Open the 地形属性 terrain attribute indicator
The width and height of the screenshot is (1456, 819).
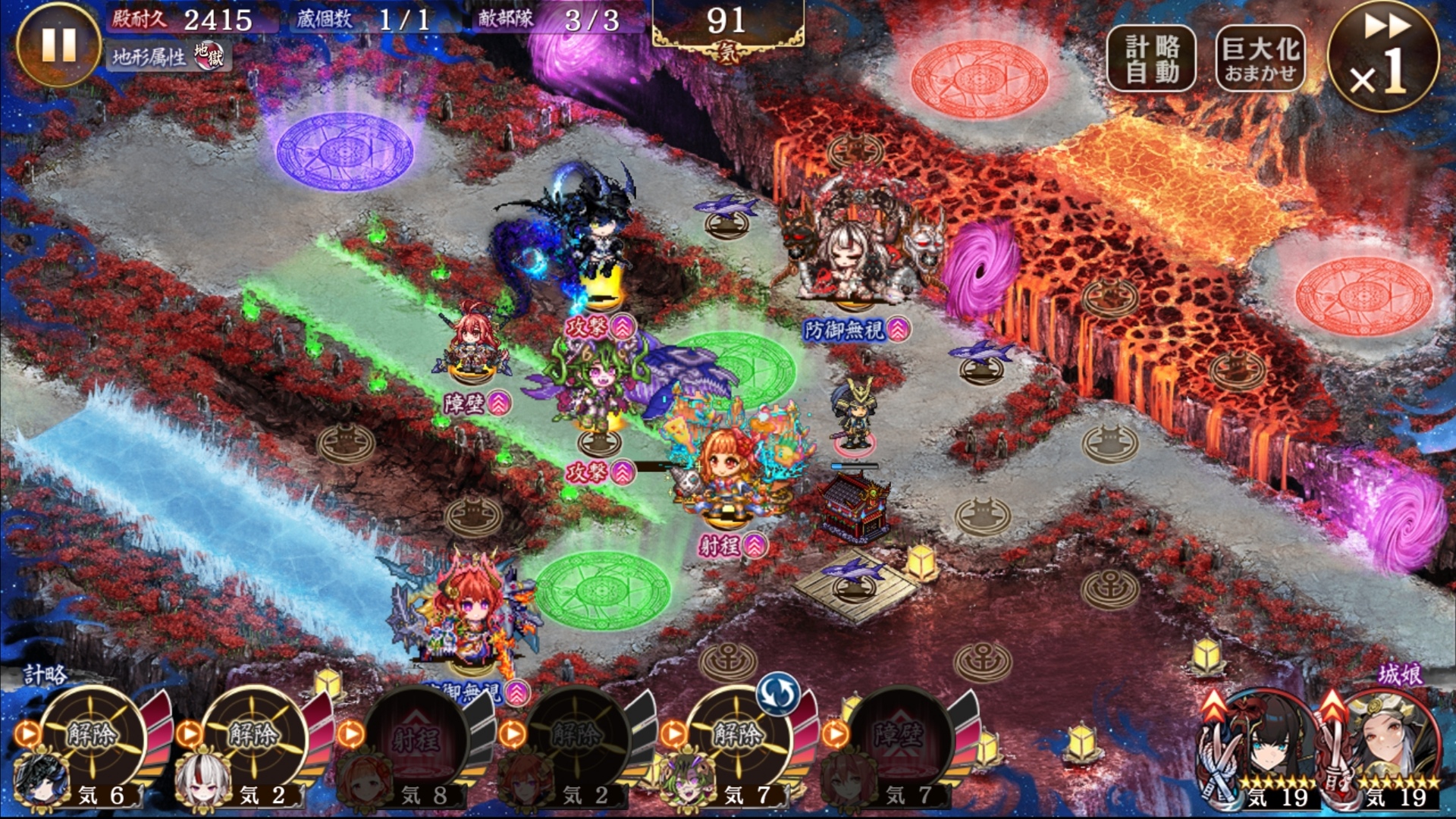point(168,56)
